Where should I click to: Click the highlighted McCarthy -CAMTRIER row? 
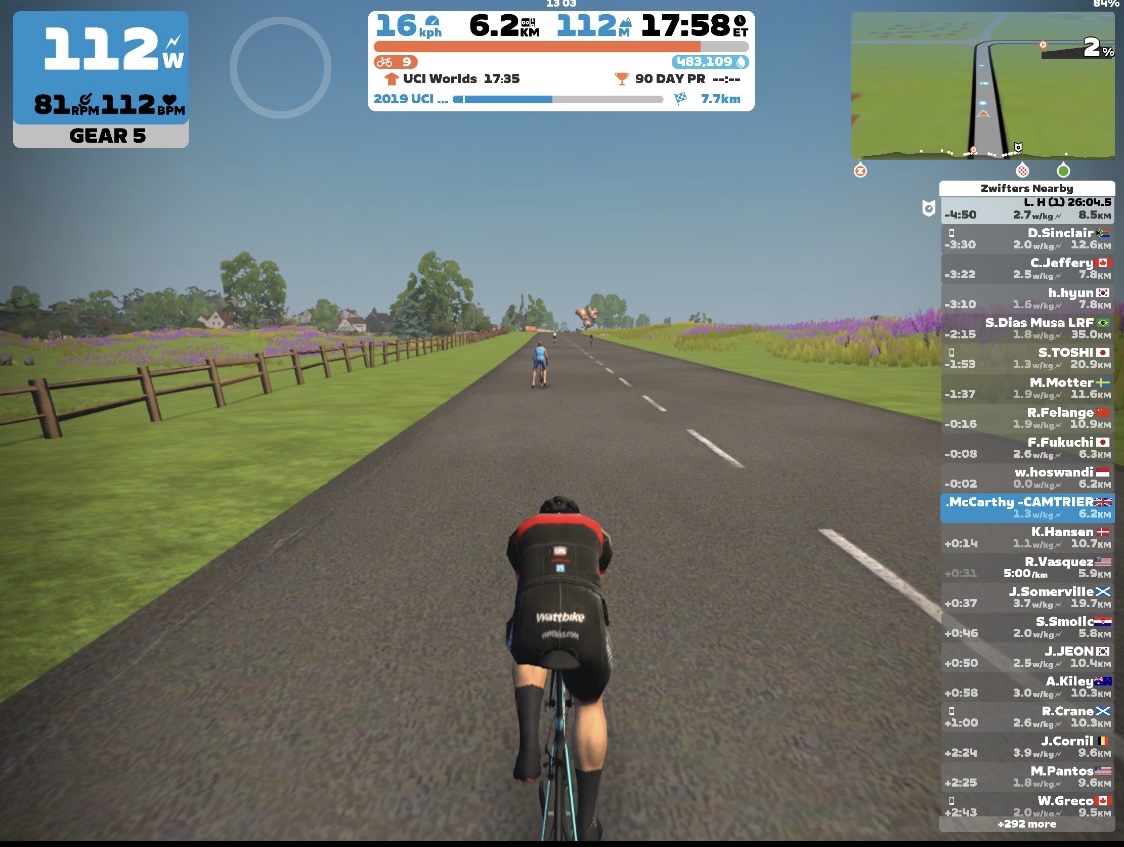tap(1027, 509)
